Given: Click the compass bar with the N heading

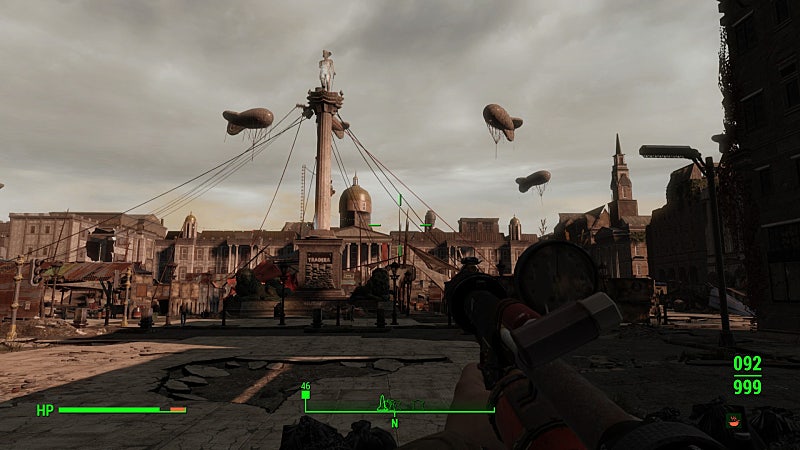Looking at the screenshot, I should click(400, 411).
